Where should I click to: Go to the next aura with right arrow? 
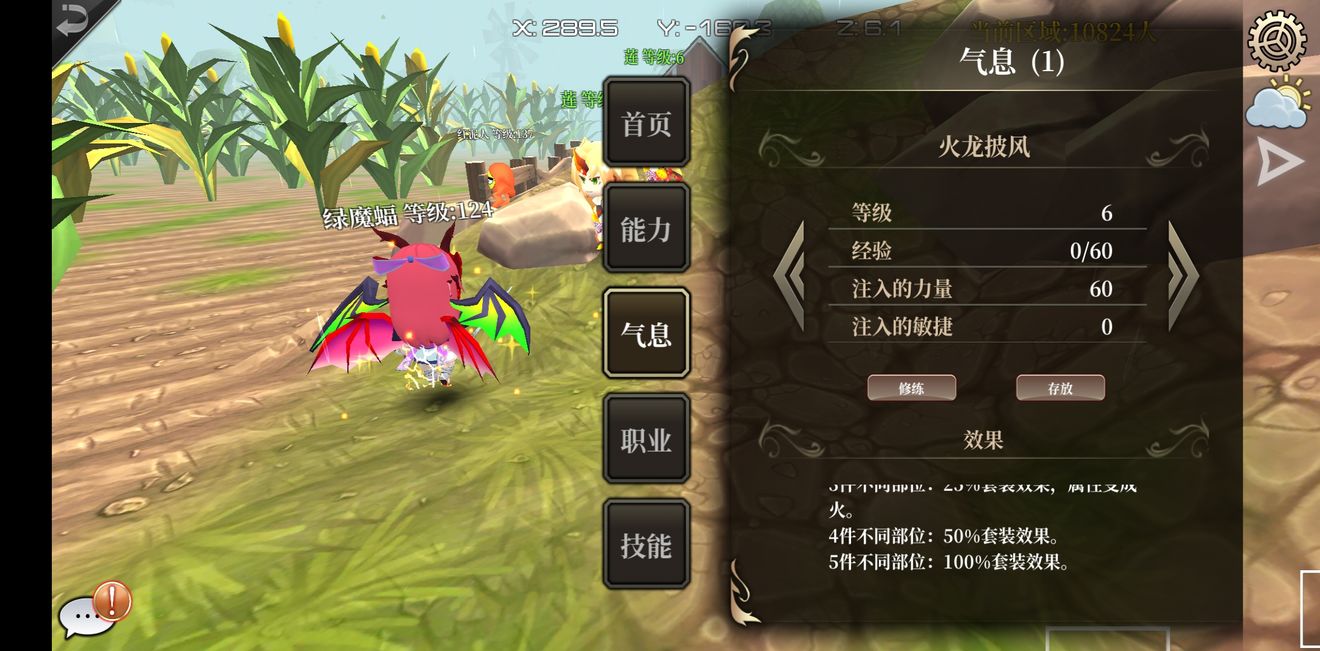click(1182, 276)
